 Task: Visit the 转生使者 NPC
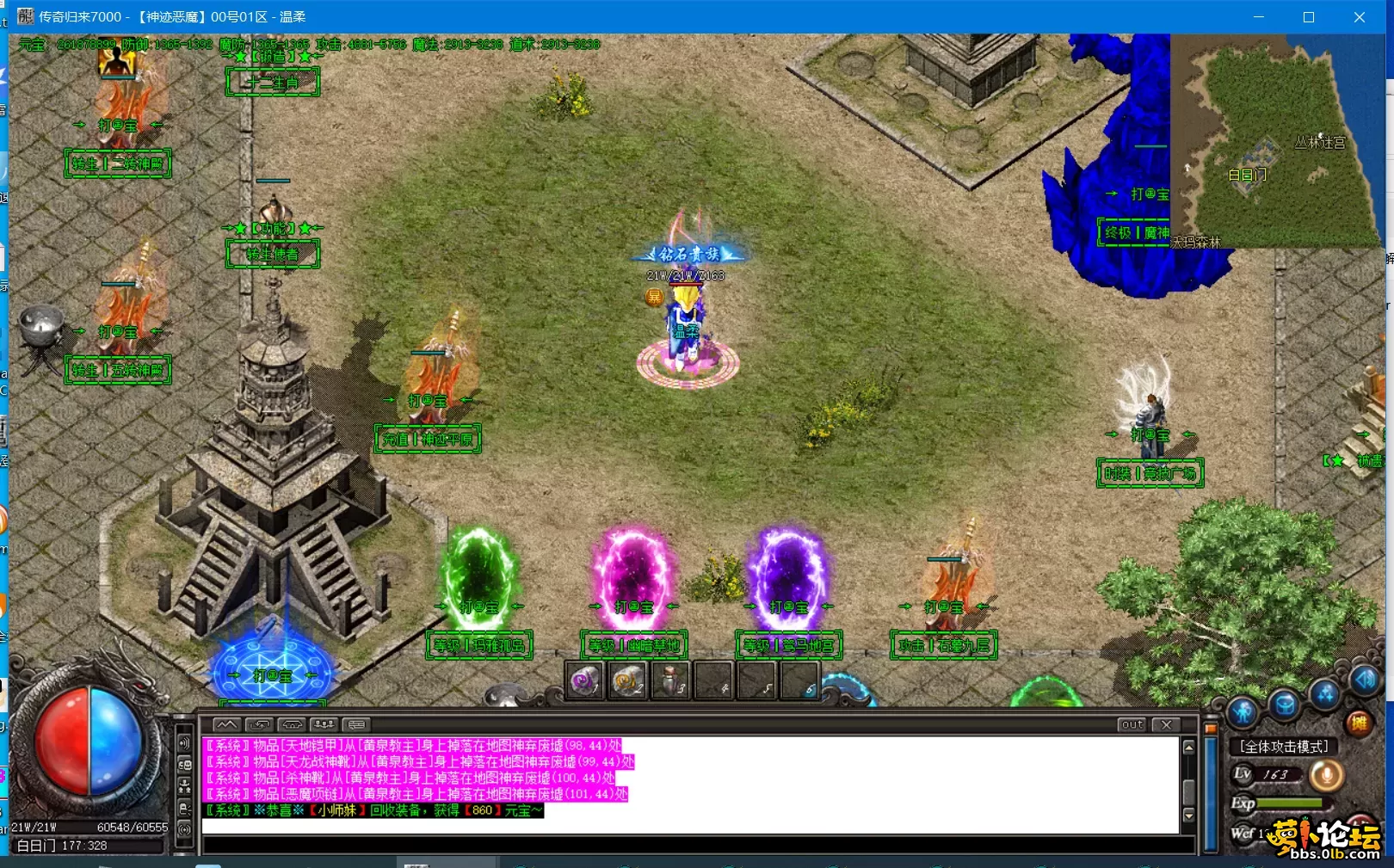[x=273, y=255]
